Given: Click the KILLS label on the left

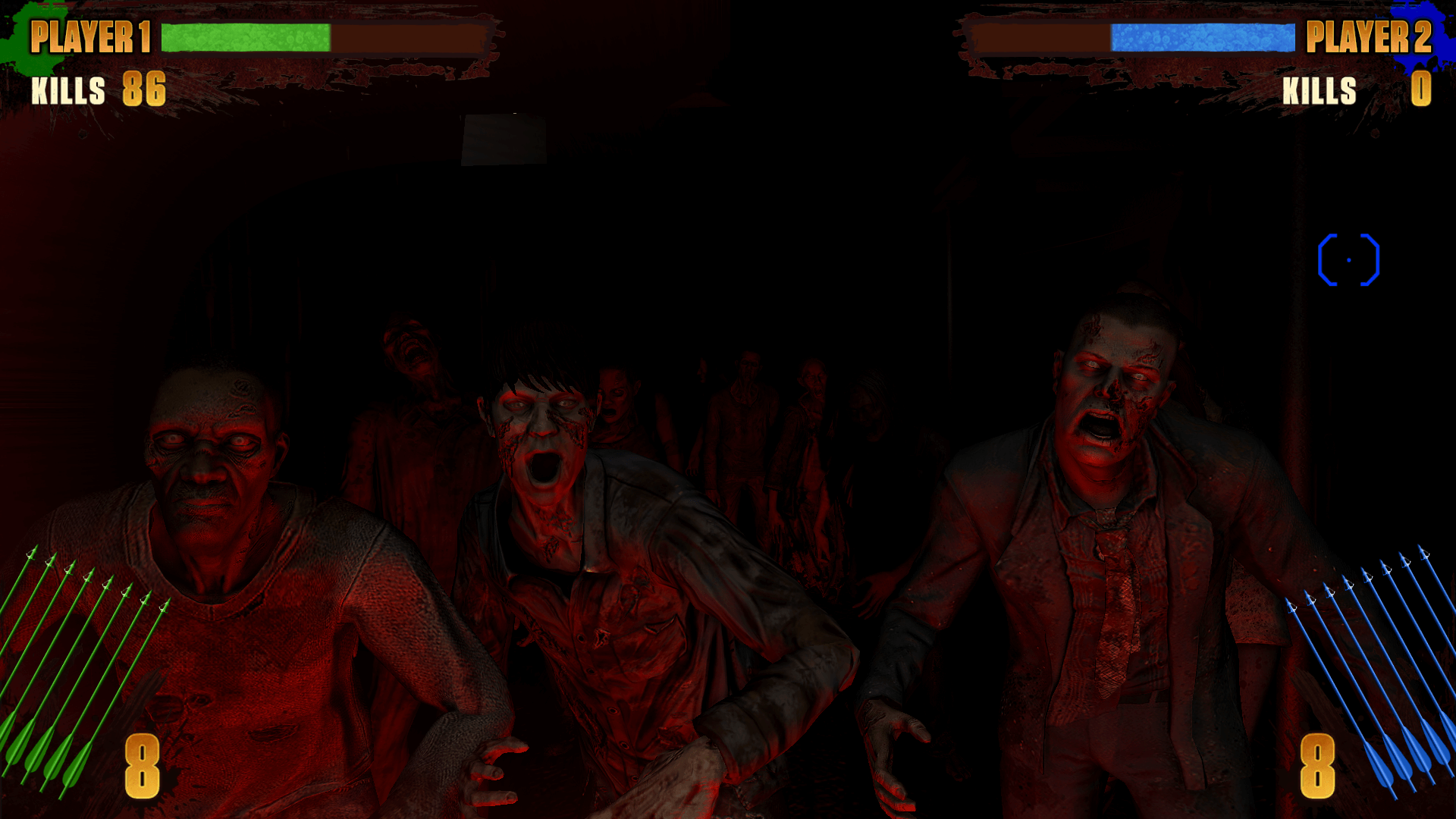Looking at the screenshot, I should click(67, 93).
